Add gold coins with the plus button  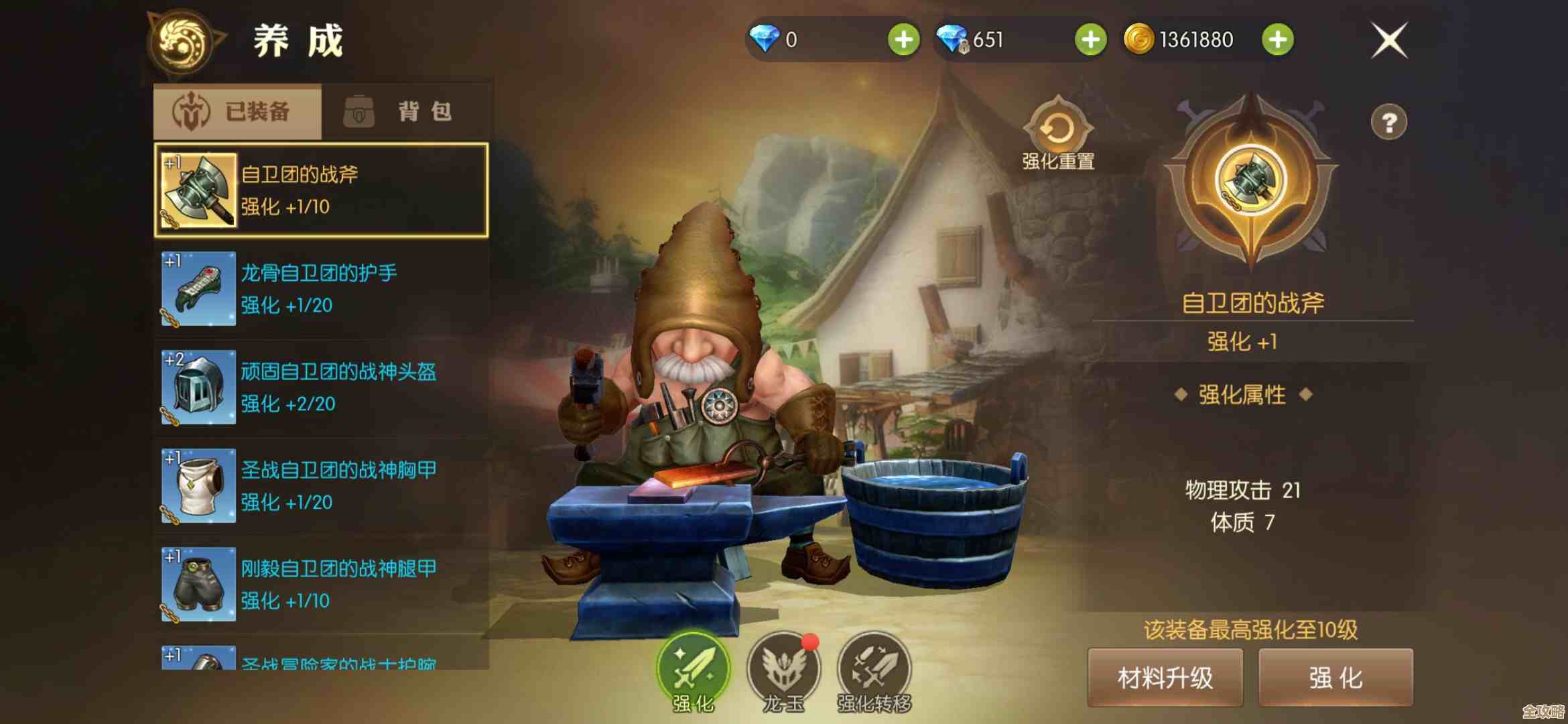click(1277, 40)
